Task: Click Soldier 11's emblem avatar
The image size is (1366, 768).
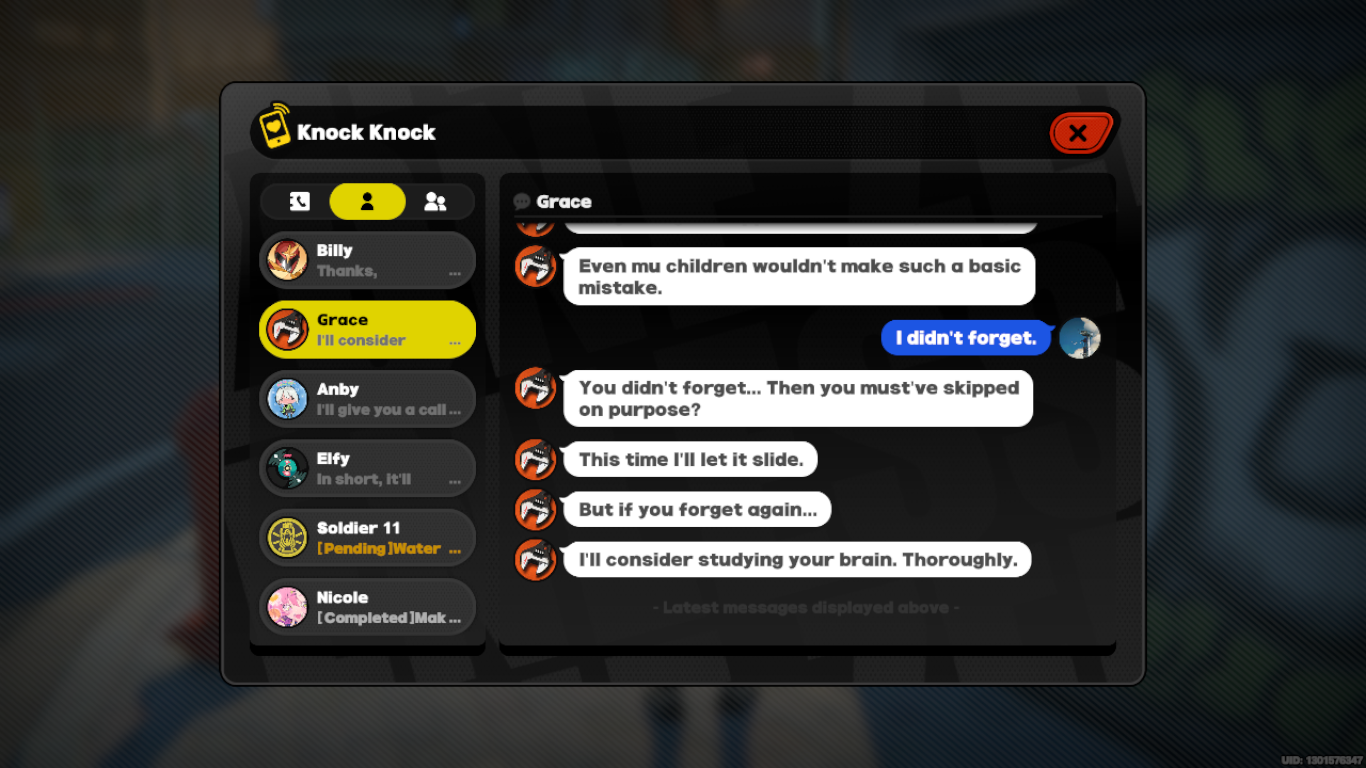Action: (x=285, y=537)
